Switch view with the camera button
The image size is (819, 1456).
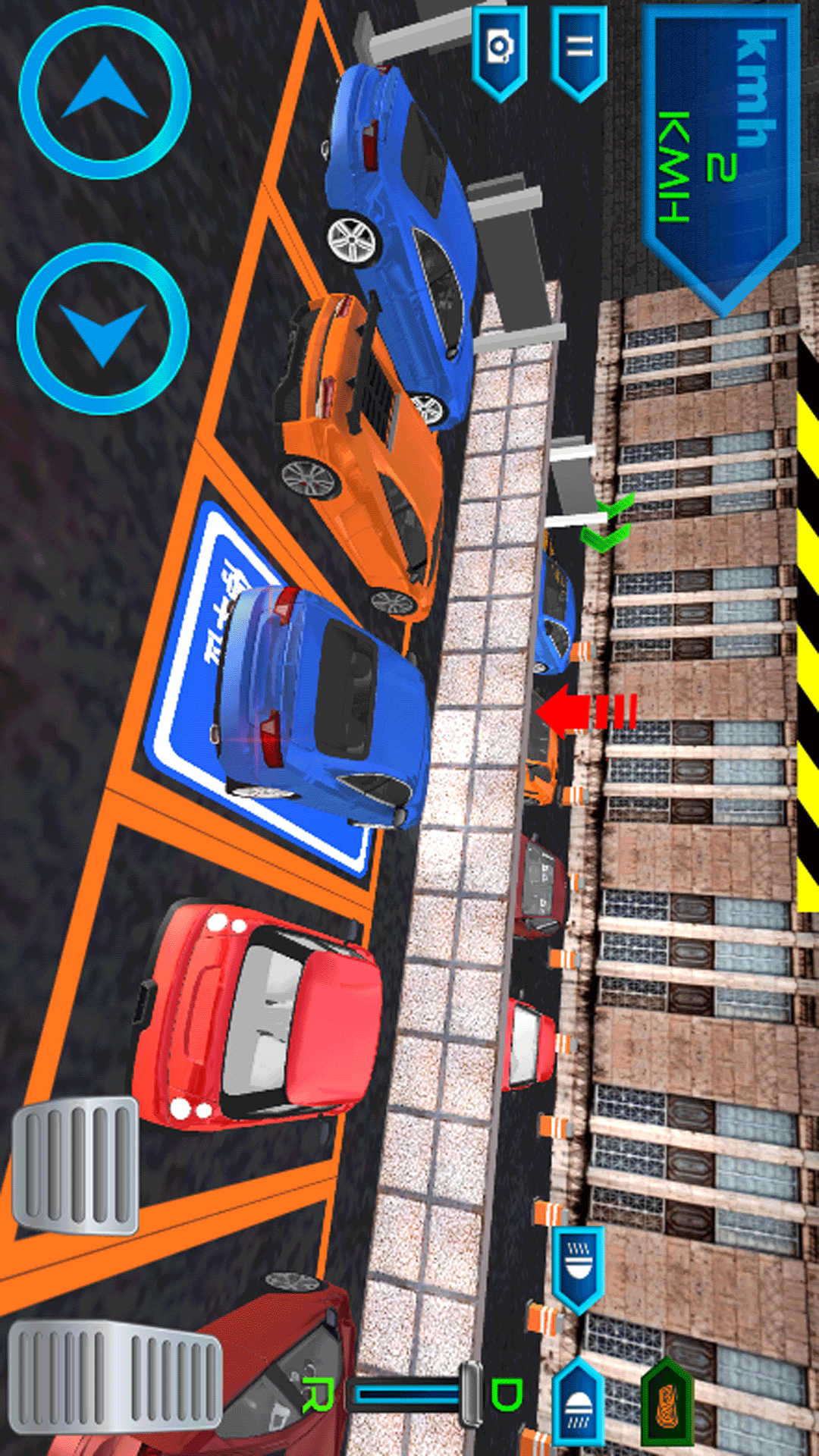click(x=500, y=50)
